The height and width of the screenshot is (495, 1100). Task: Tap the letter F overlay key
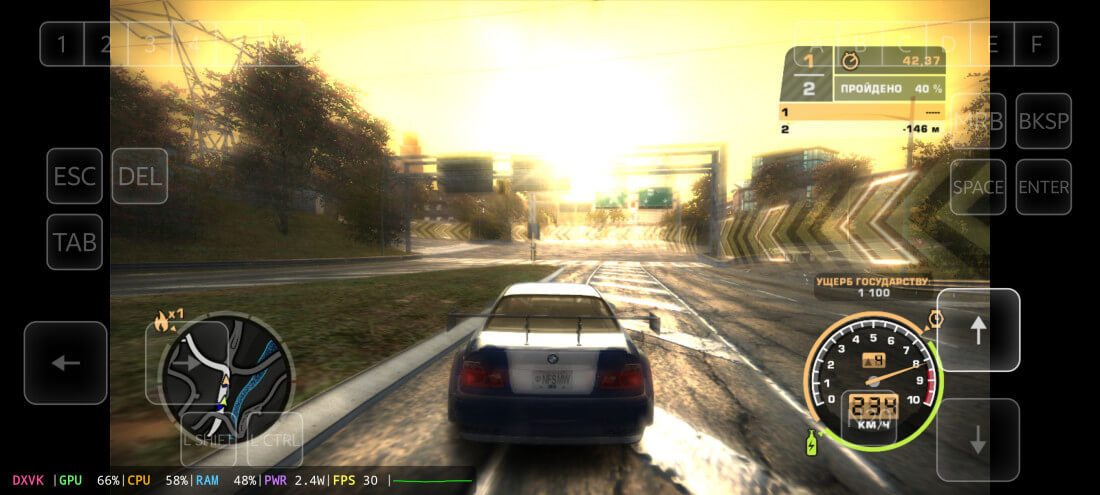pyautogui.click(x=1036, y=44)
